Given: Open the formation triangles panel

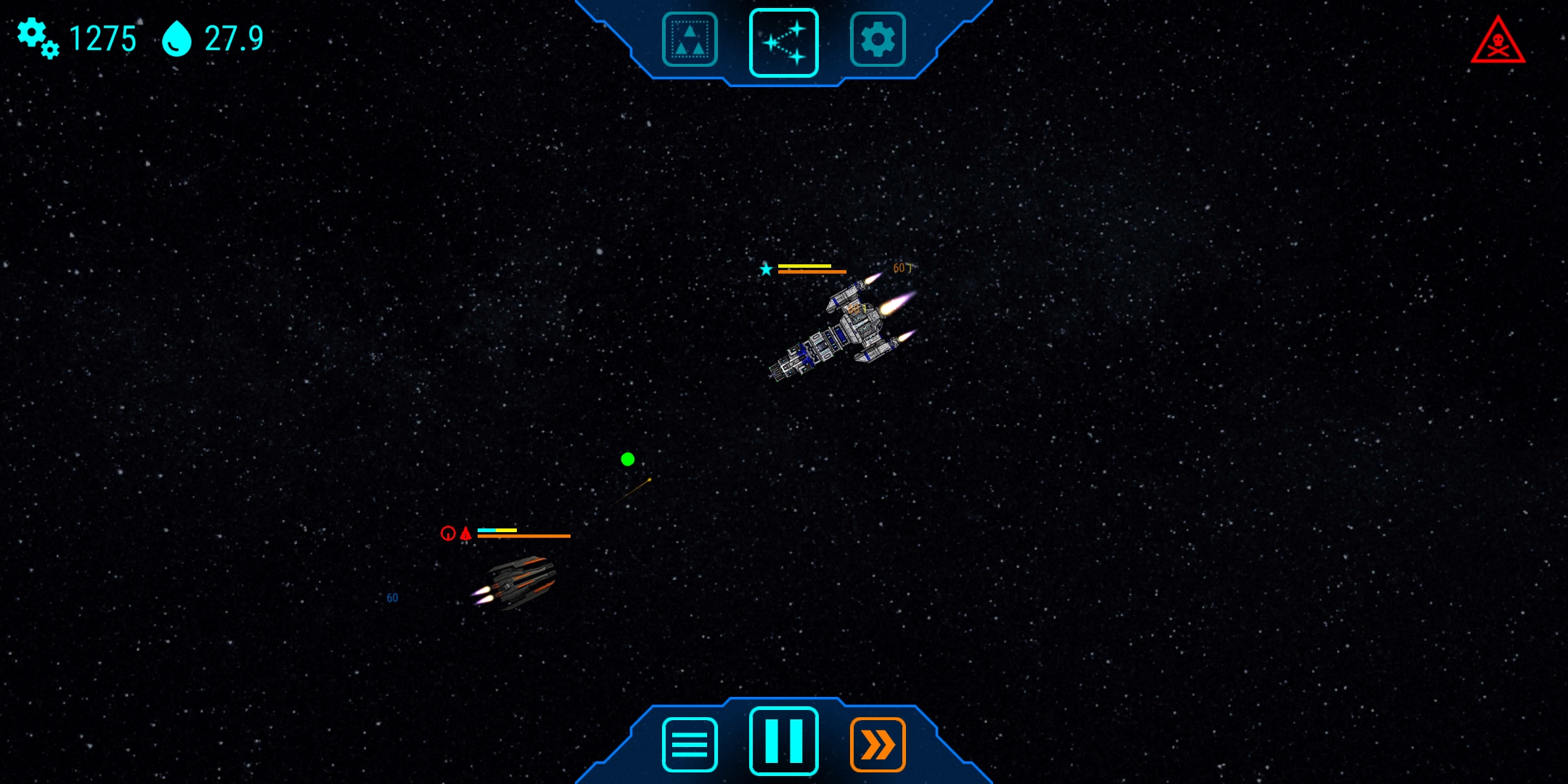Looking at the screenshot, I should [x=690, y=40].
